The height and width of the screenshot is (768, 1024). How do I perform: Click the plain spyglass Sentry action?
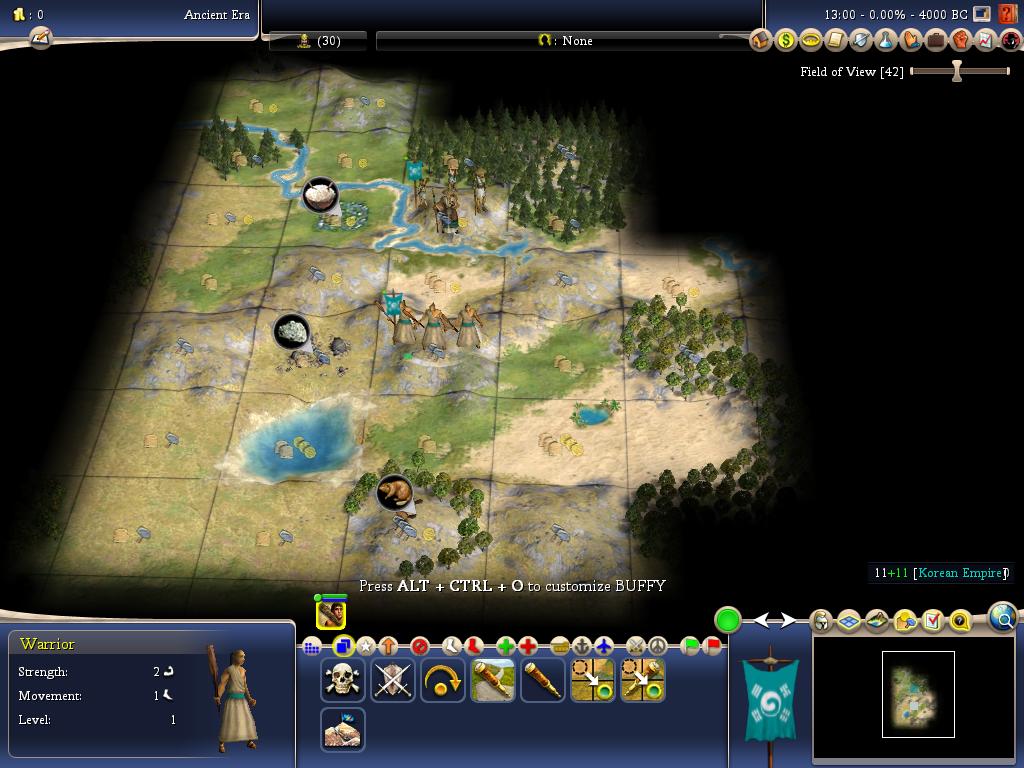click(543, 680)
